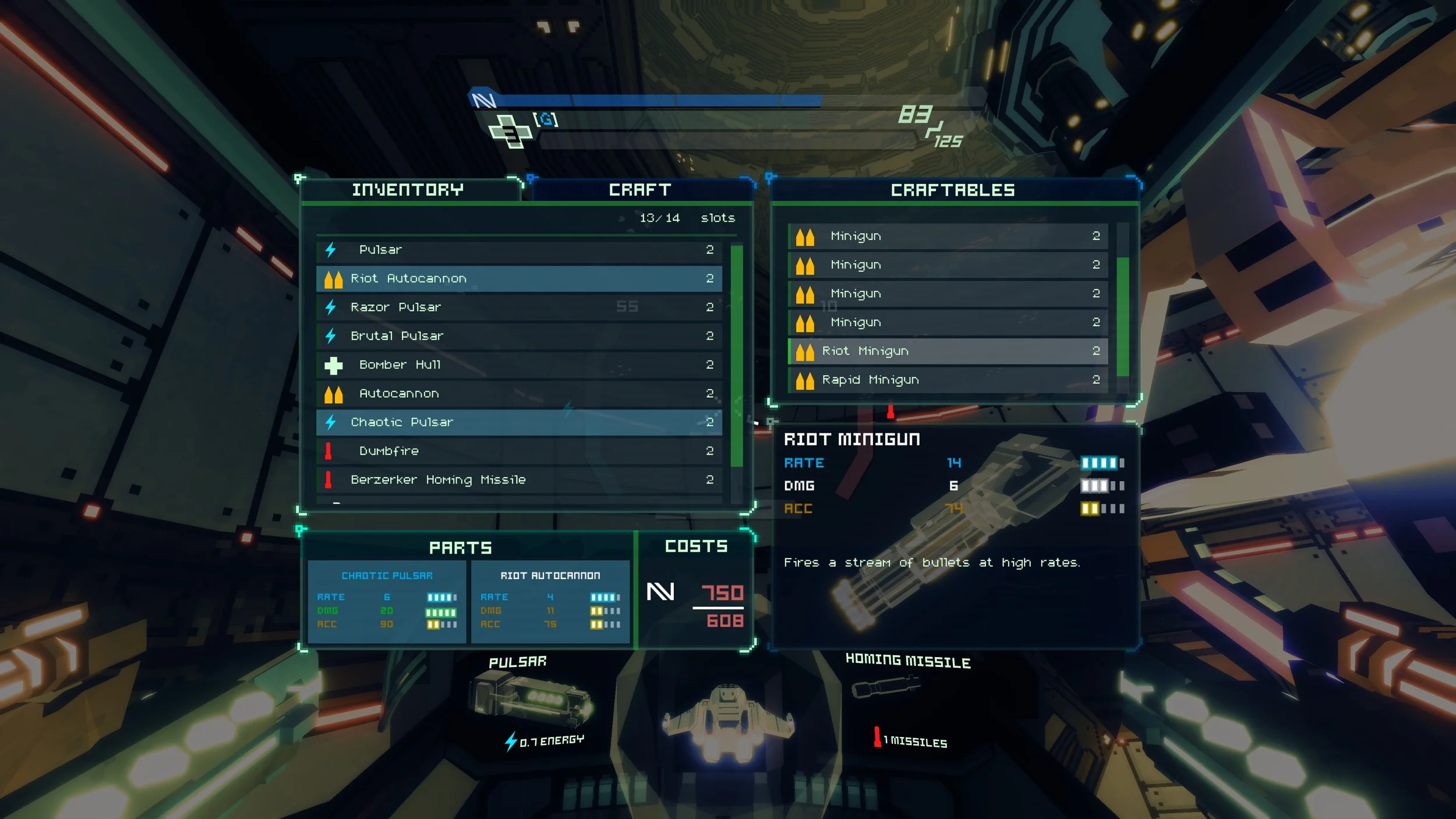Choose the Razor Pulsar item
Screen dimensions: 1456x819
[x=518, y=307]
